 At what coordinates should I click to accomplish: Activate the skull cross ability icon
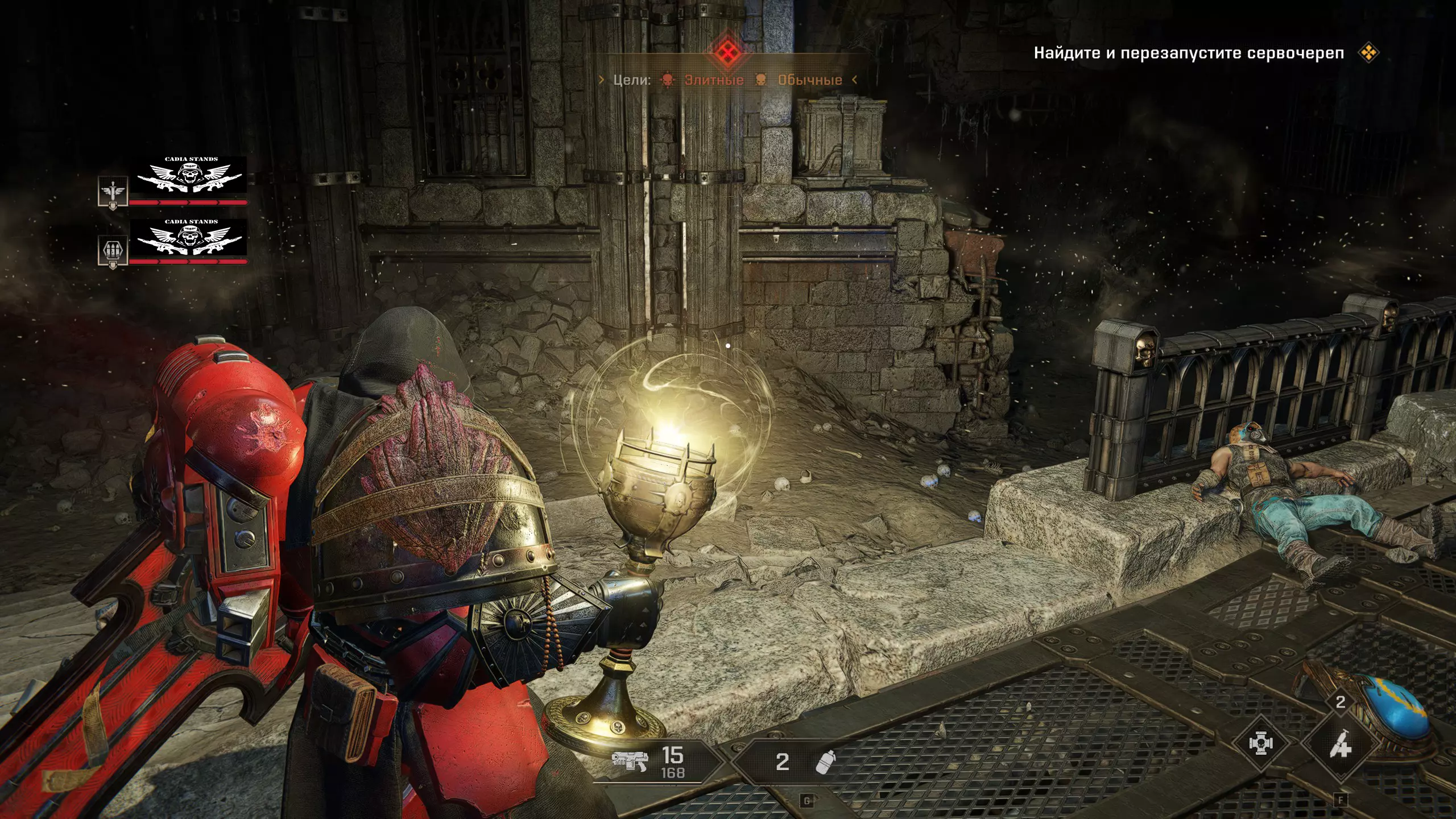pyautogui.click(x=1261, y=743)
